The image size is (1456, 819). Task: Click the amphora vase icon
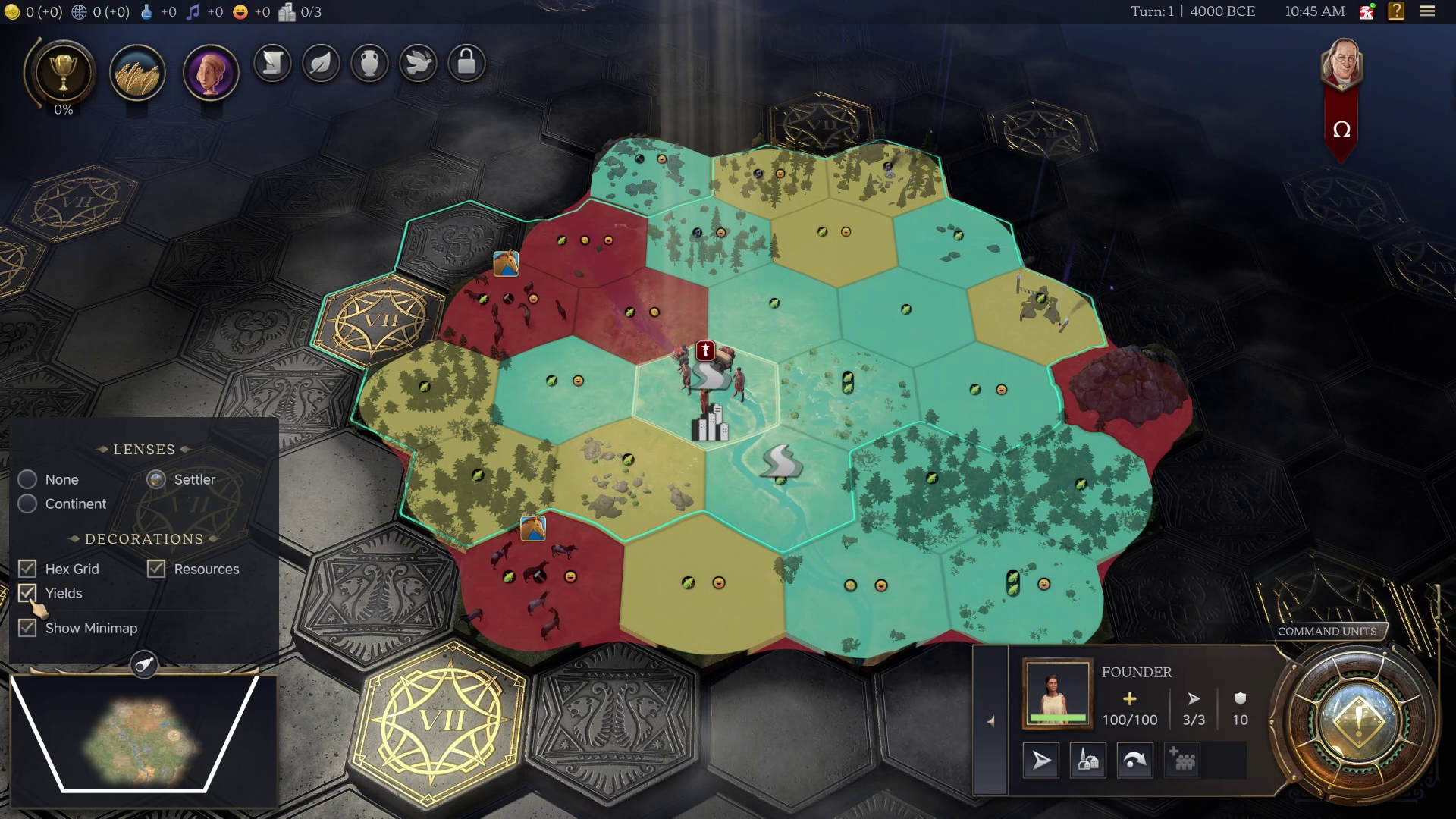[369, 64]
